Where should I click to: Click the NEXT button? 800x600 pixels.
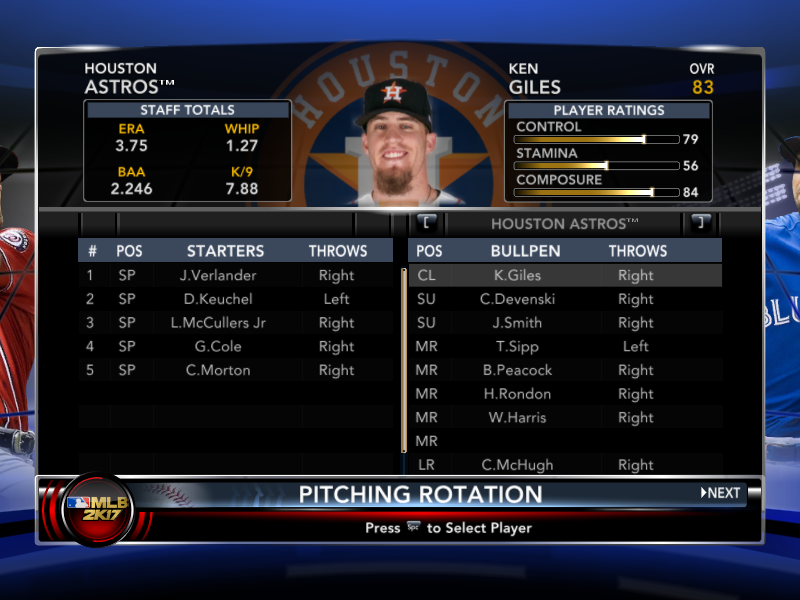[x=721, y=493]
